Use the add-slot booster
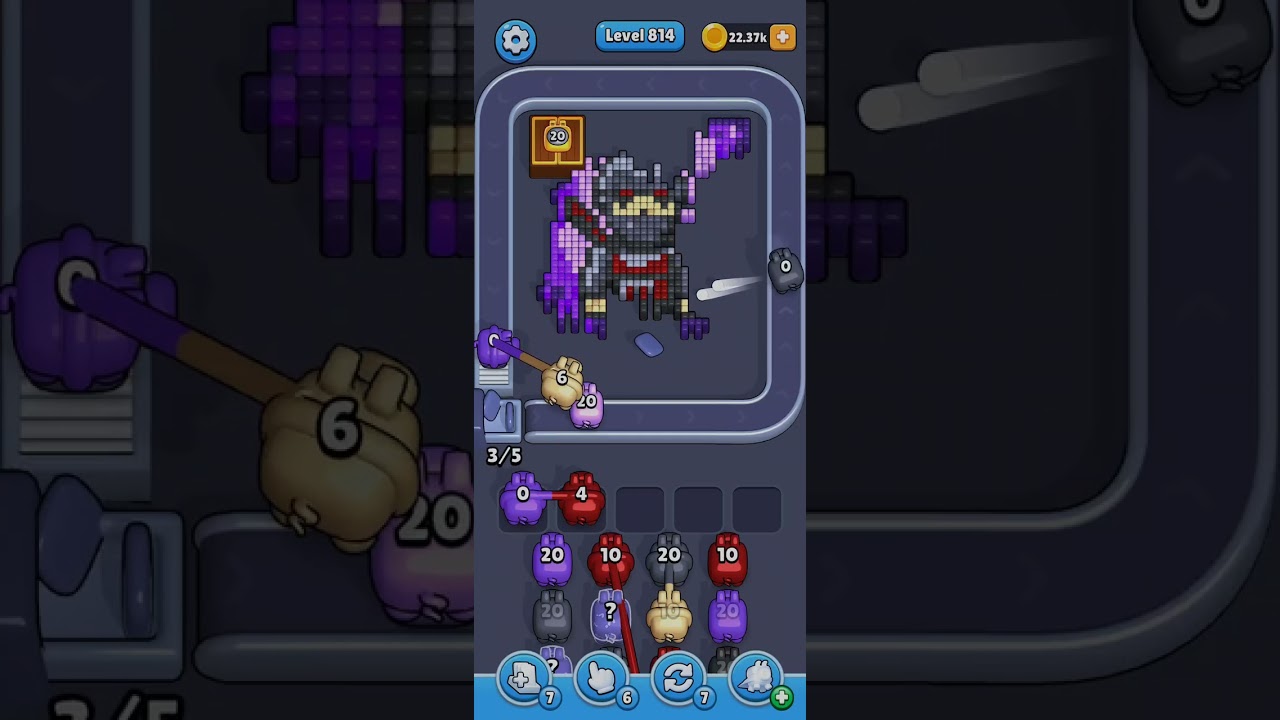Image resolution: width=1280 pixels, height=720 pixels. pos(524,679)
